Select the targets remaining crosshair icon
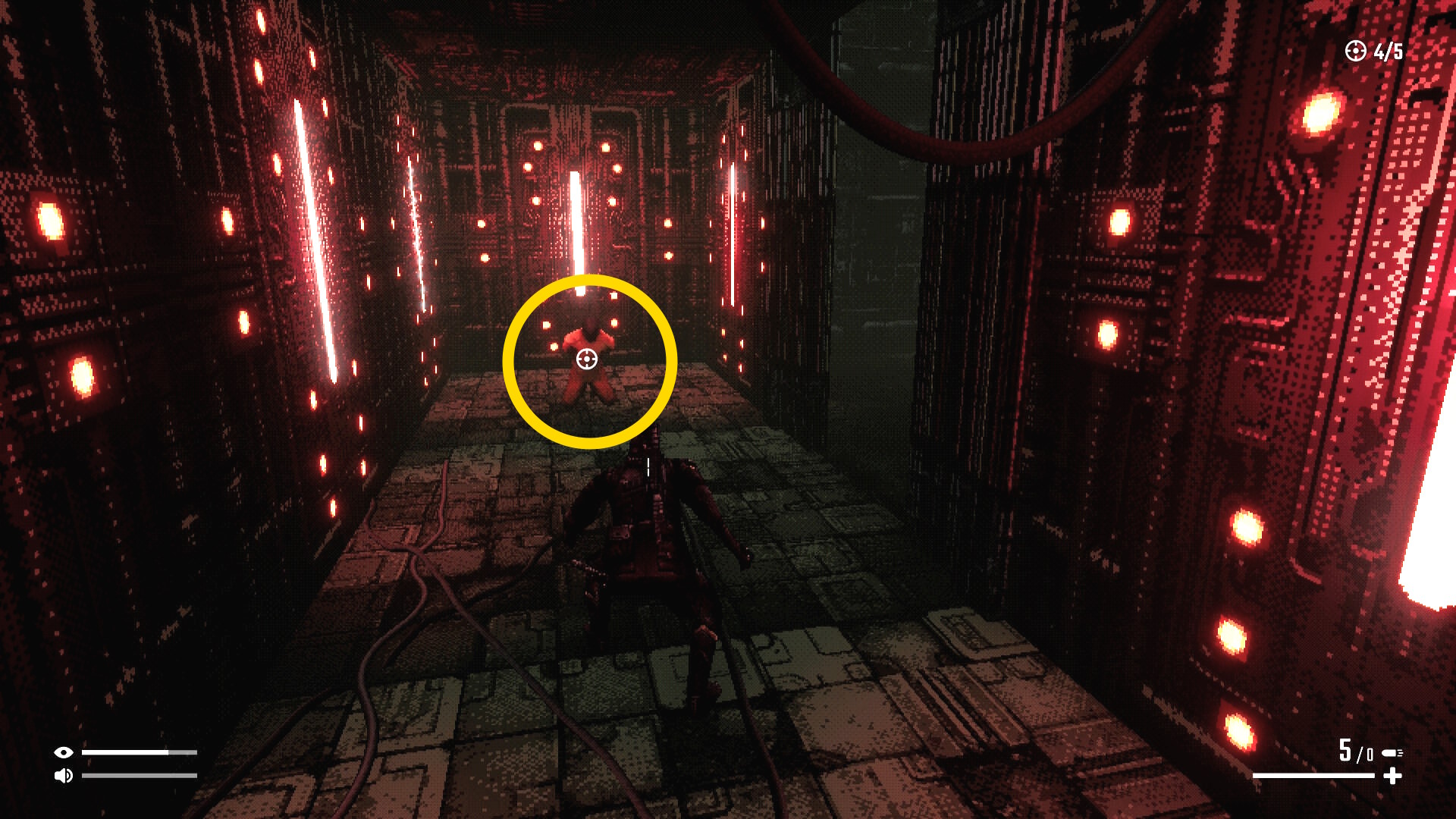This screenshot has height=819, width=1456. [x=1355, y=51]
